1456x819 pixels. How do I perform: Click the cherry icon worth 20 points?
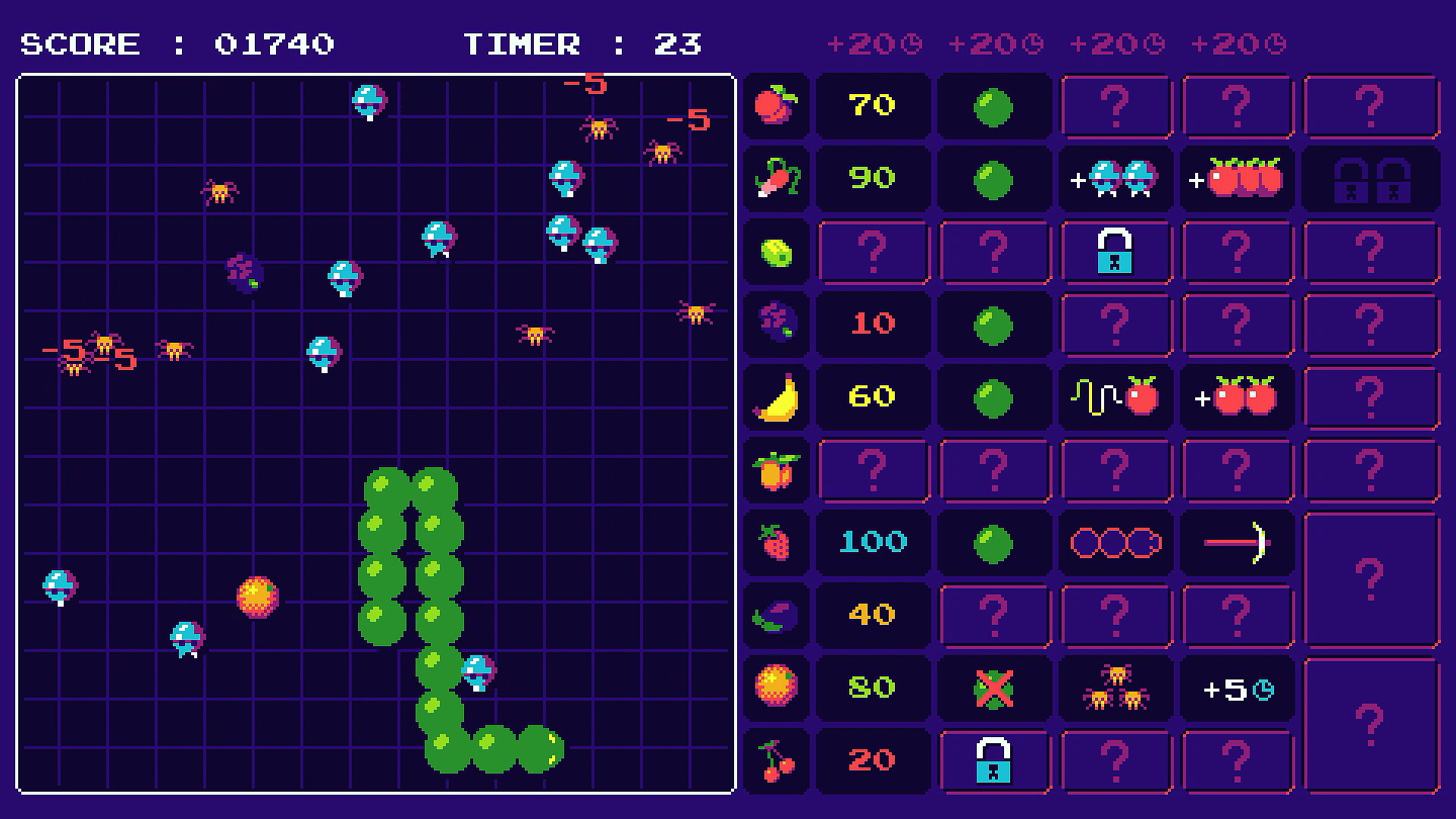pos(776,761)
